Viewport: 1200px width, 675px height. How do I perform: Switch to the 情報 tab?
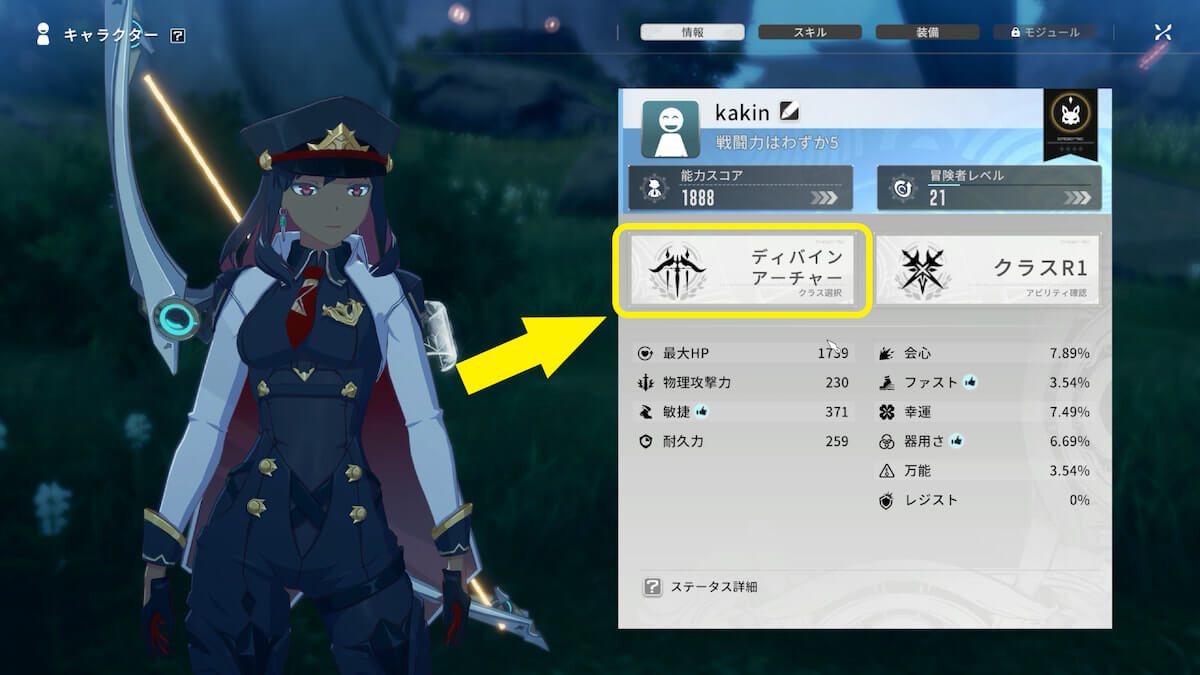point(692,32)
